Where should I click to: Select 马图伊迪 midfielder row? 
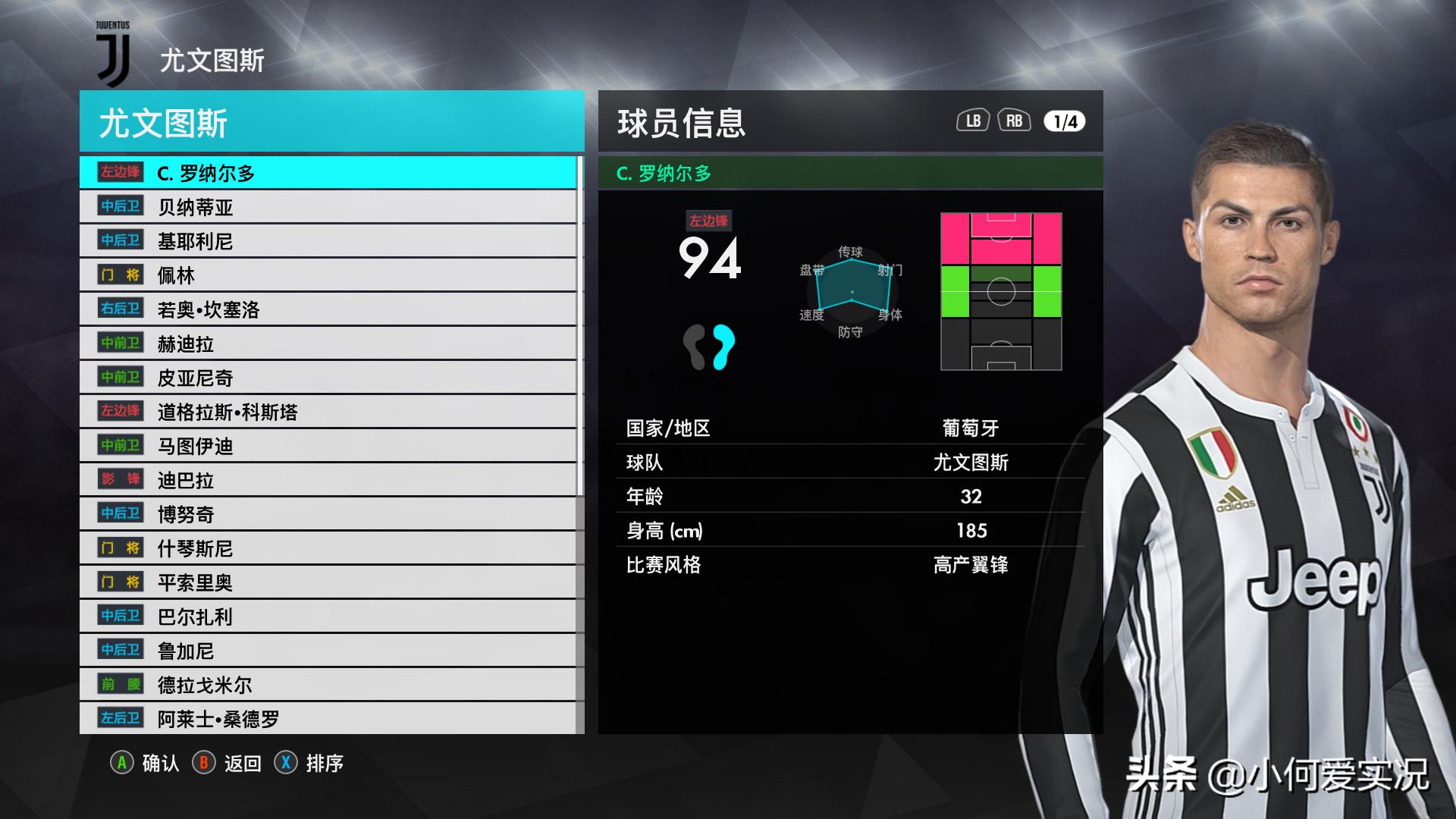coord(328,446)
